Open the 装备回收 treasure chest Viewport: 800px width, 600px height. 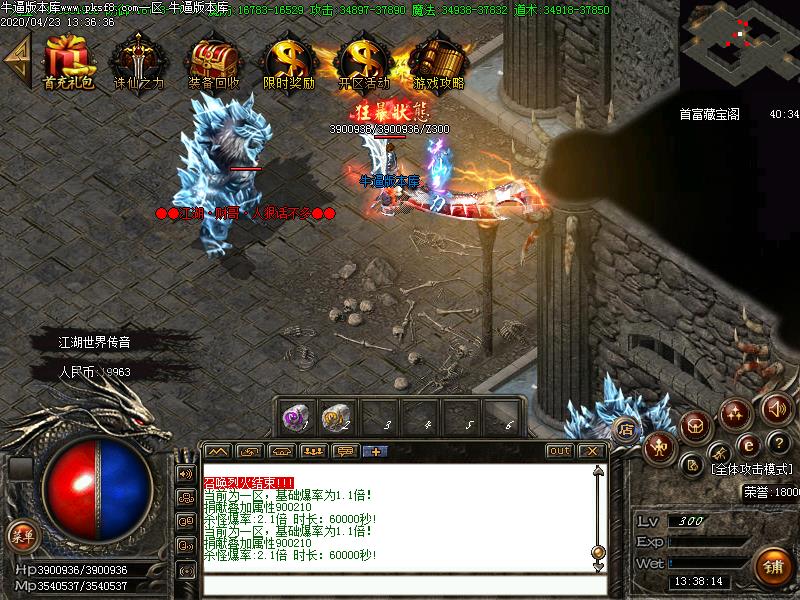click(x=213, y=58)
